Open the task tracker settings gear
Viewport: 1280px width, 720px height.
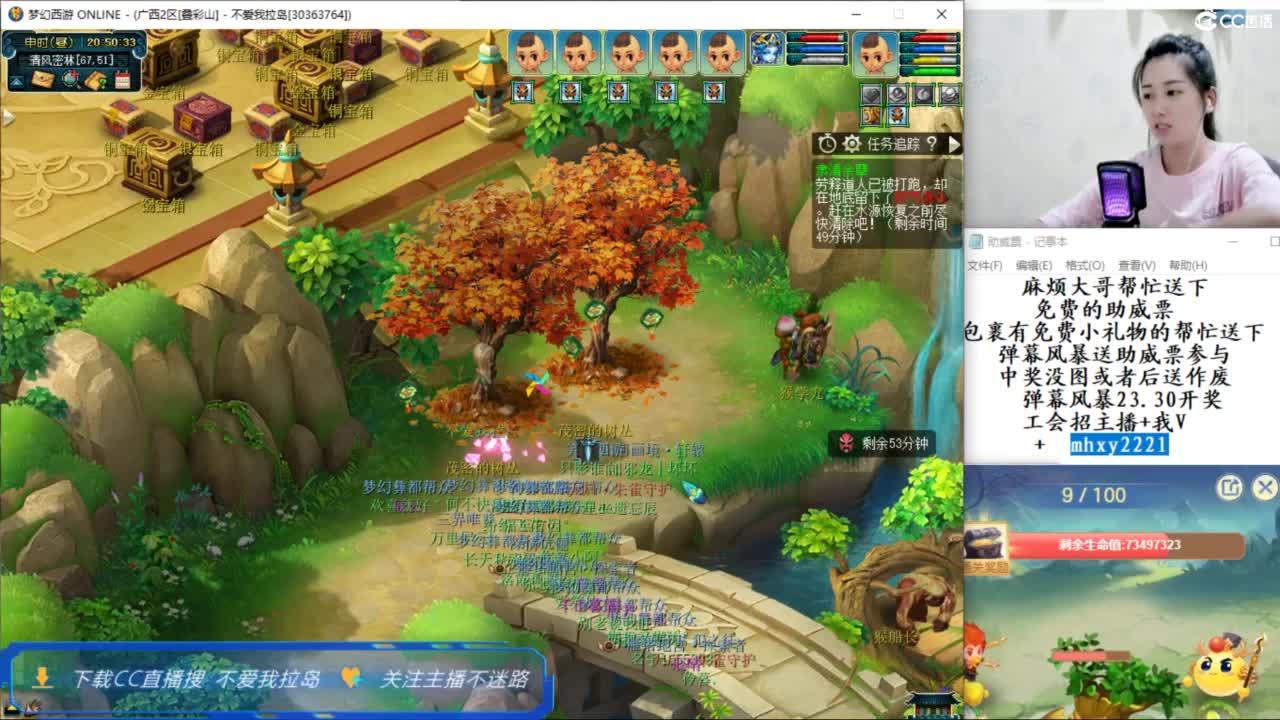851,144
